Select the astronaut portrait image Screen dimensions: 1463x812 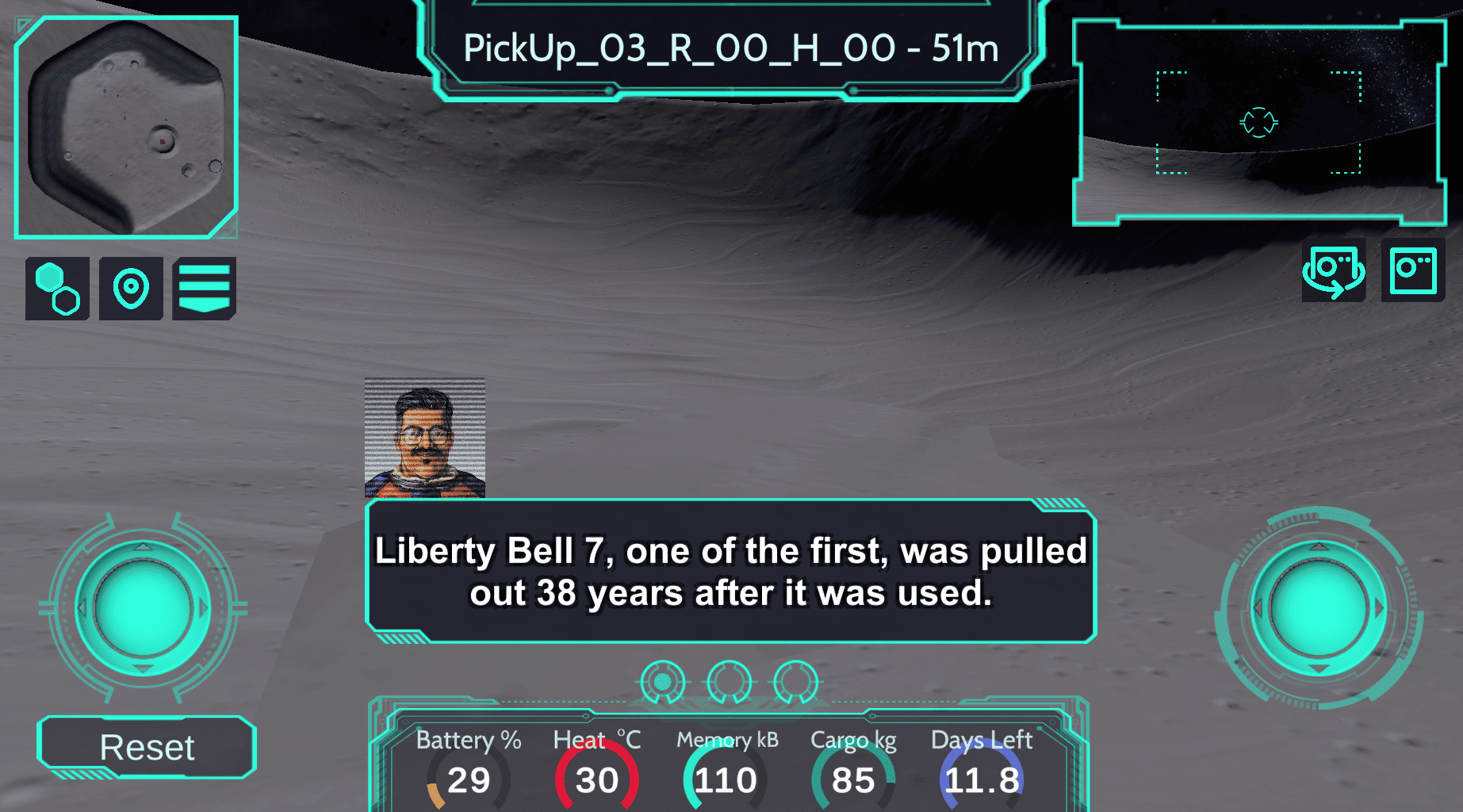[425, 439]
